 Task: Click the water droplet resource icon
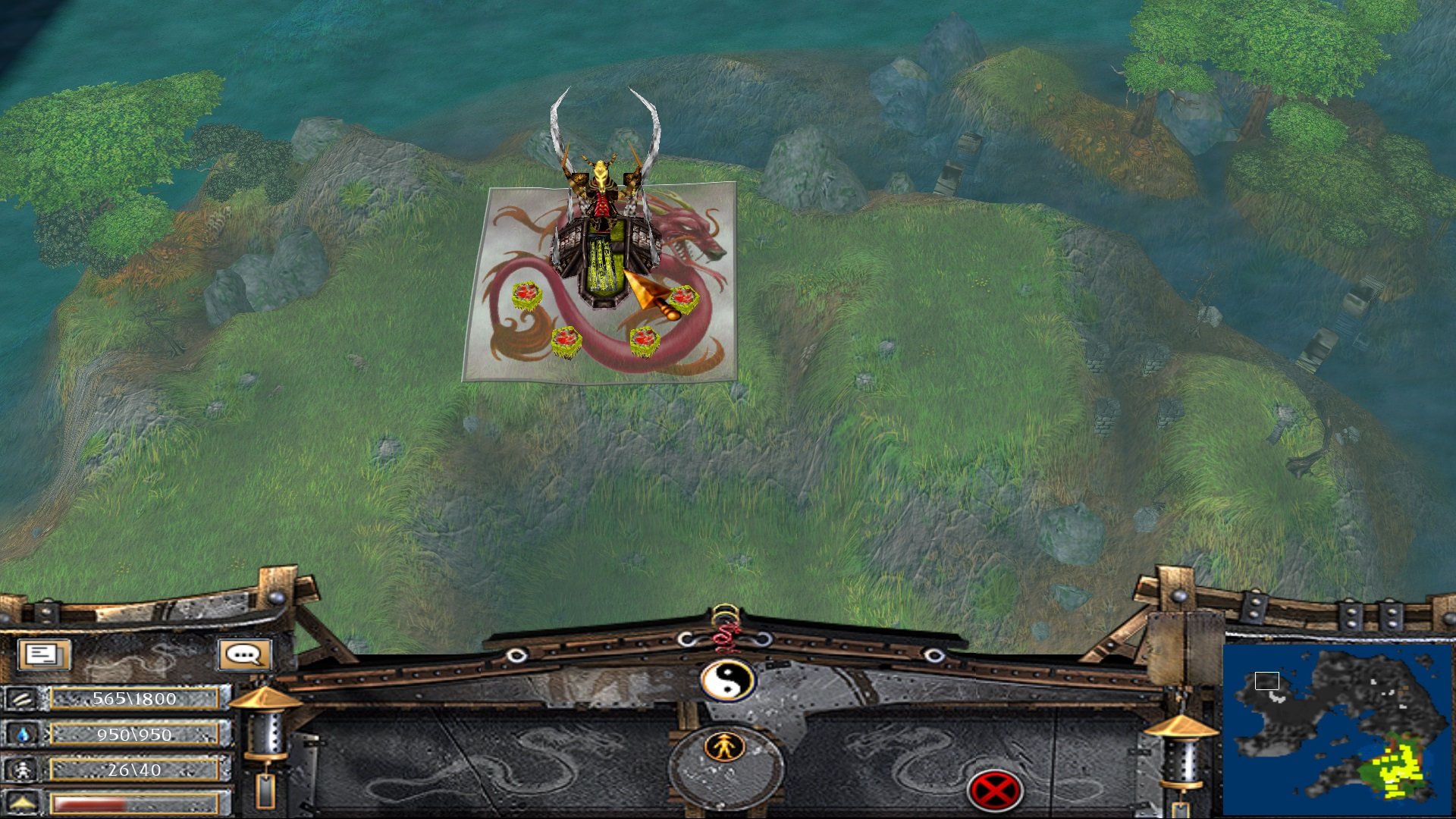[x=23, y=734]
